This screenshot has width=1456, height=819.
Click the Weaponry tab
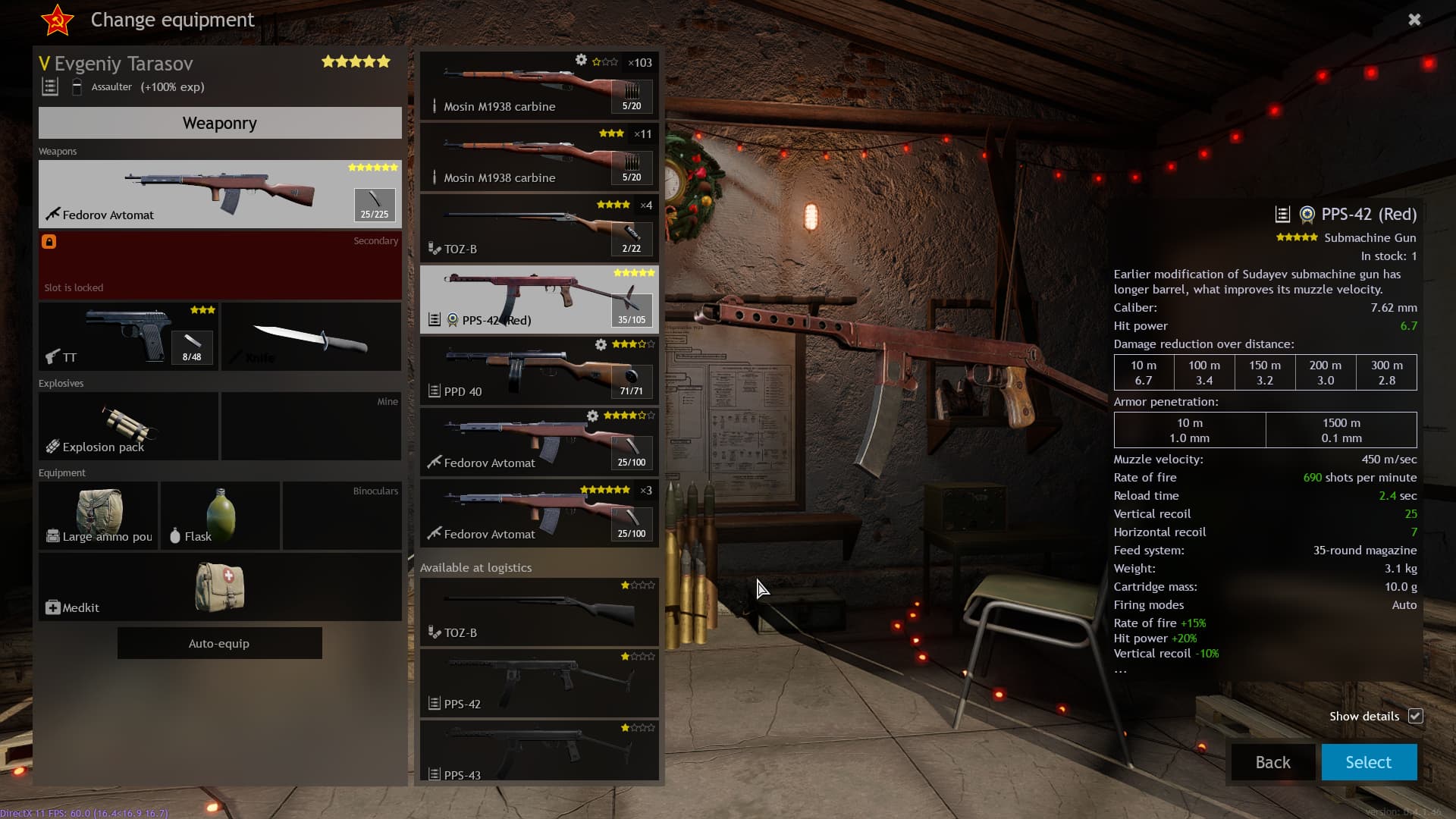coord(219,123)
